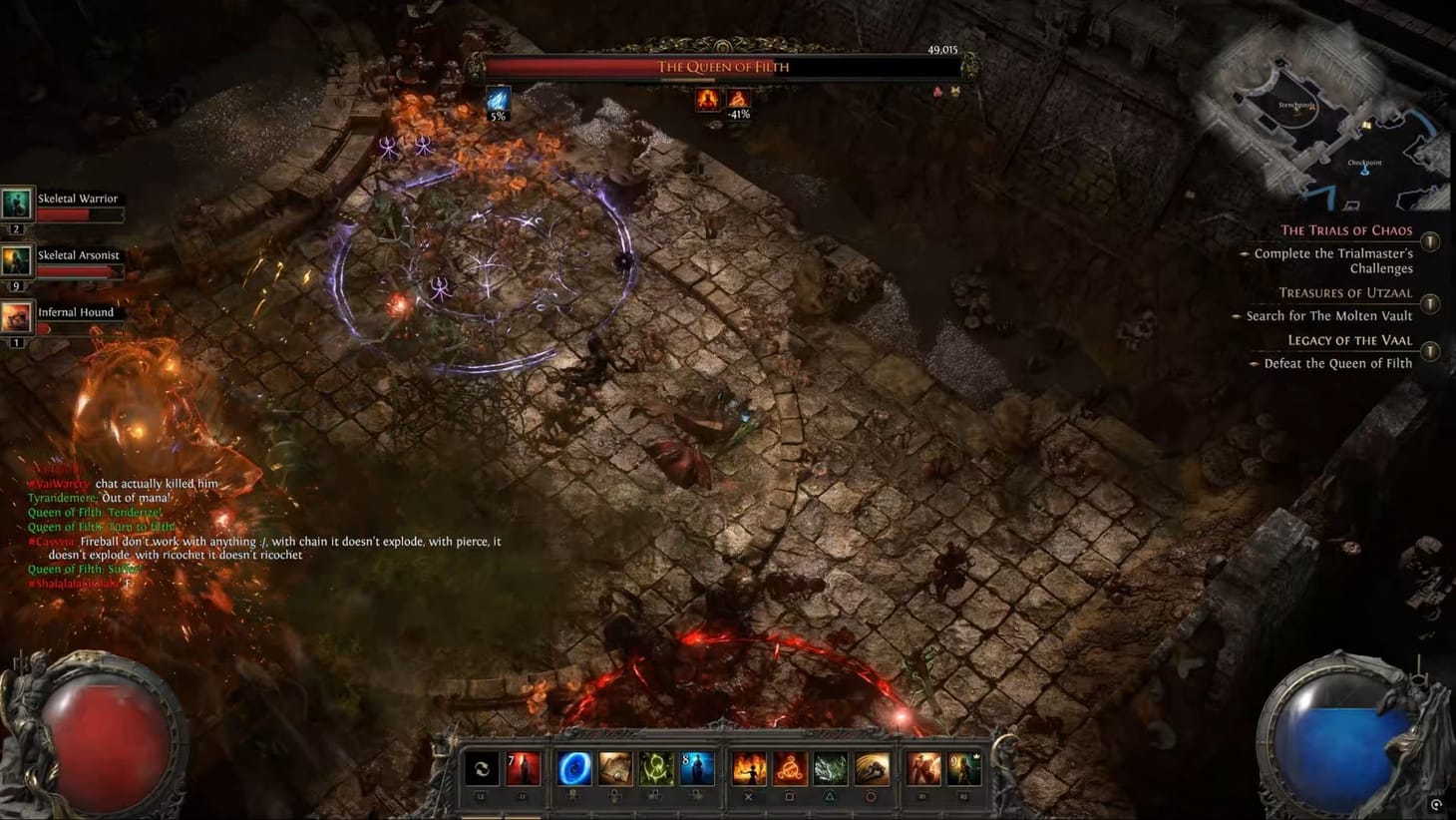The width and height of the screenshot is (1456, 820).
Task: Click the "Search for the Molten Vault" objective
Action: tap(1328, 315)
